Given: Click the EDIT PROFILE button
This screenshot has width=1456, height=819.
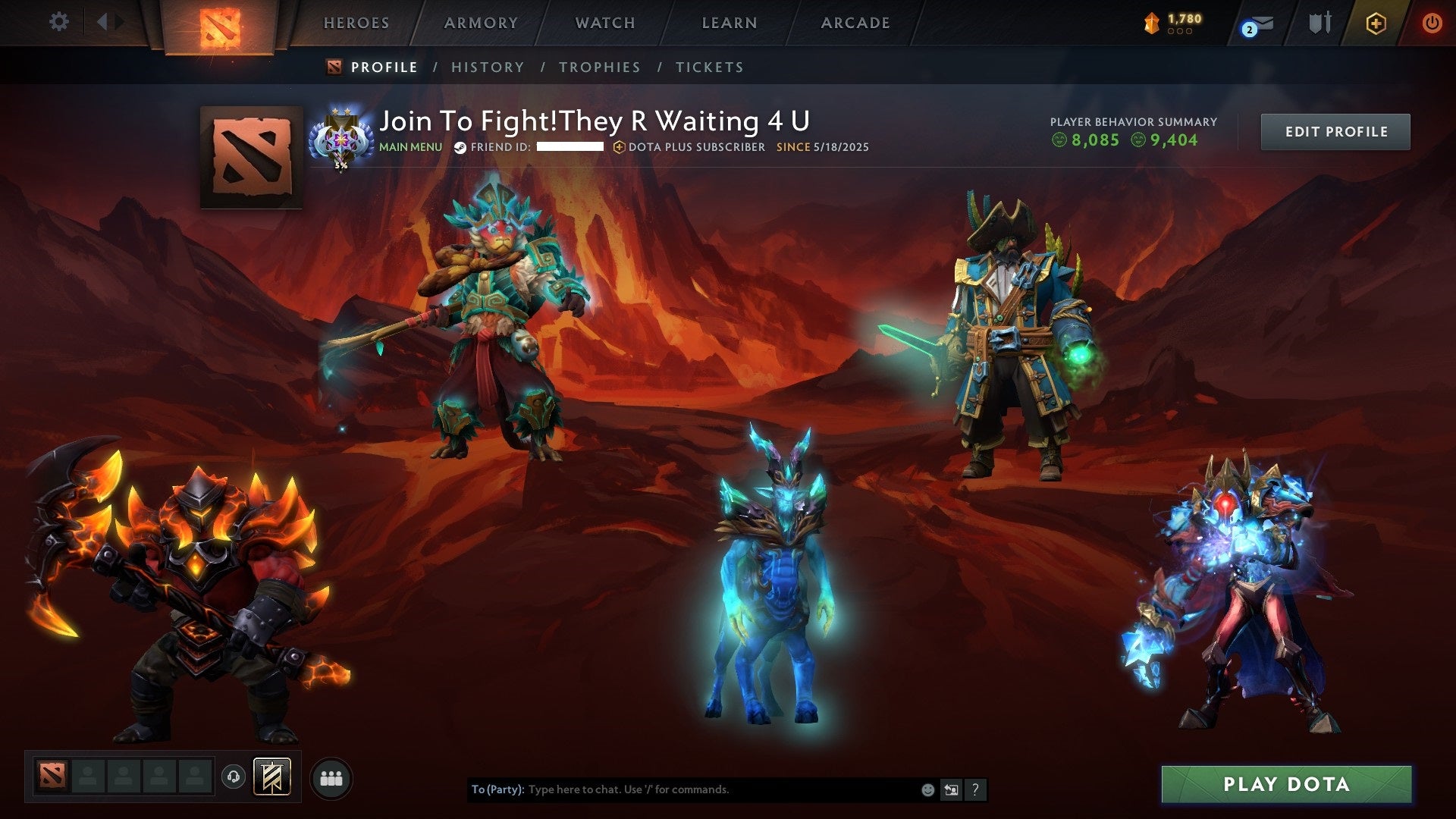Looking at the screenshot, I should point(1335,131).
